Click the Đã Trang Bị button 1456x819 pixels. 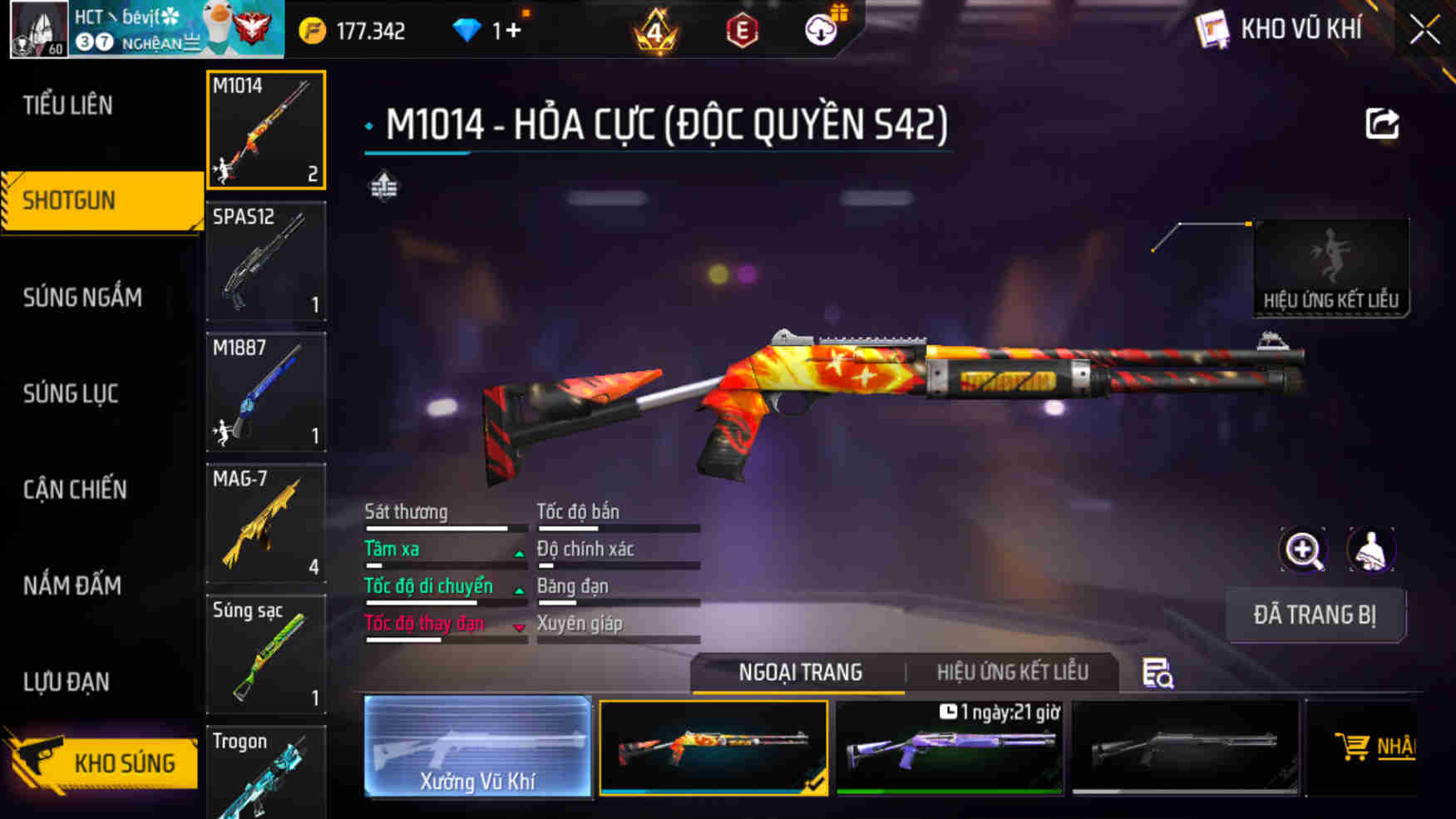click(1315, 615)
